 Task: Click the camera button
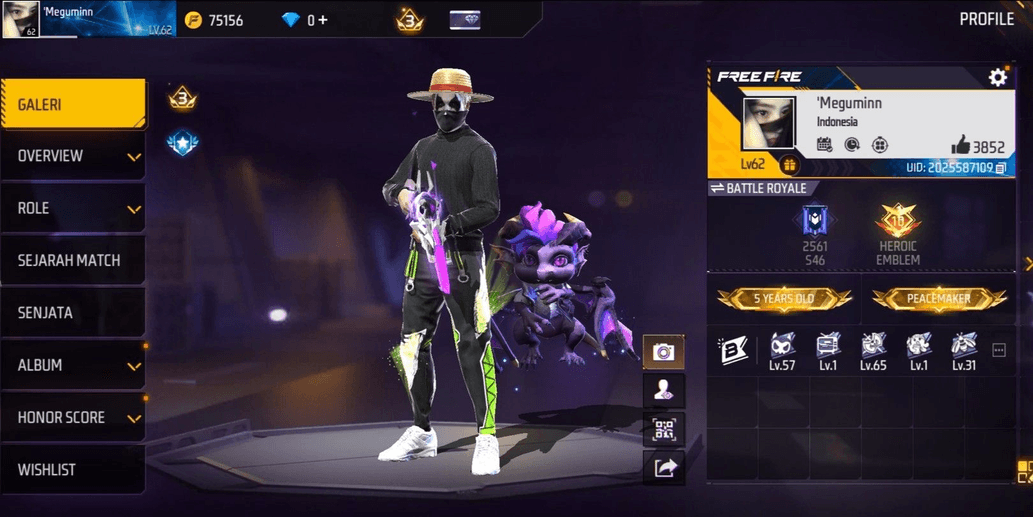664,352
